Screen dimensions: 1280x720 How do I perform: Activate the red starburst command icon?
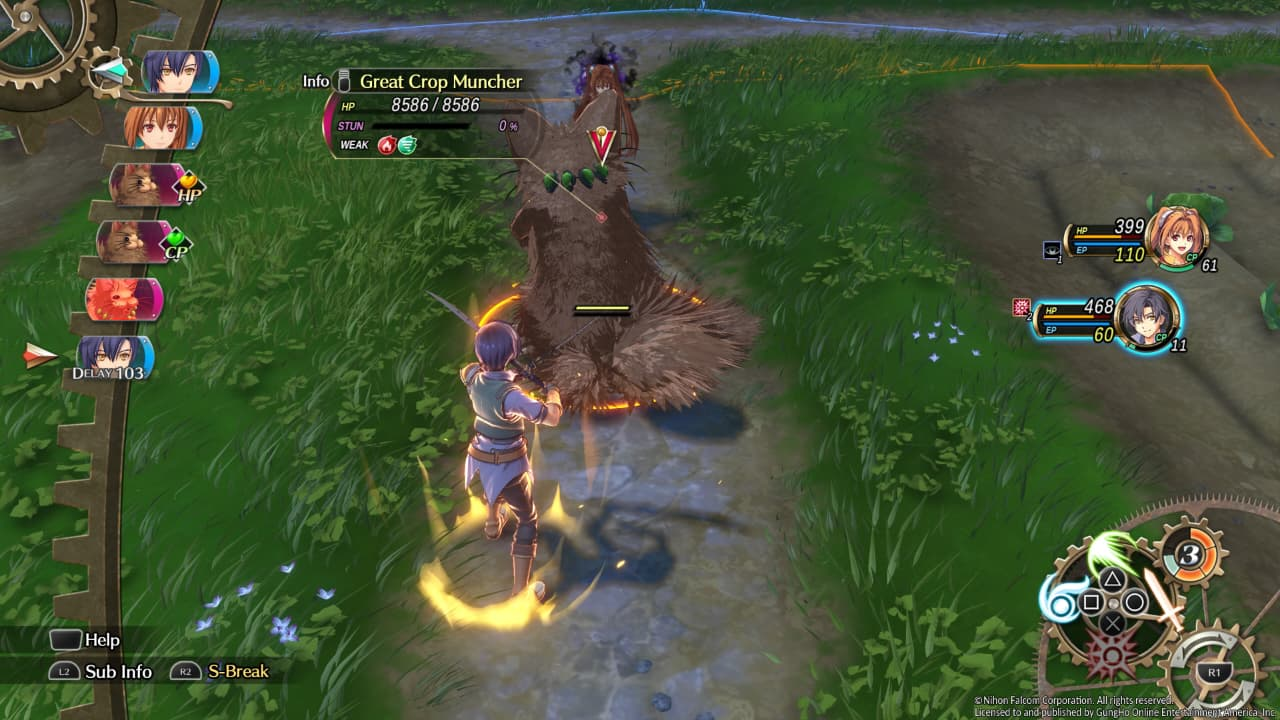[x=1109, y=657]
